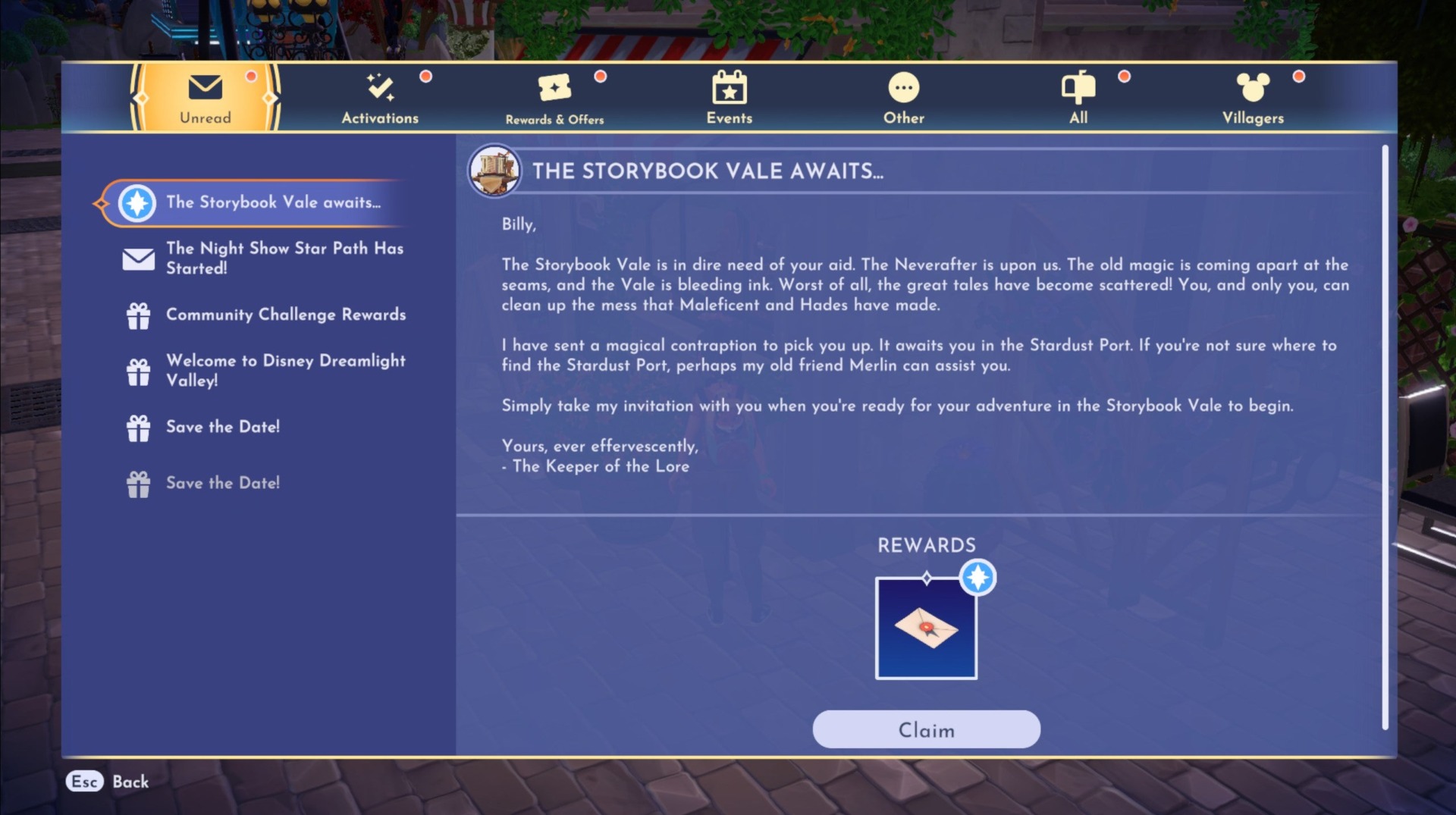The width and height of the screenshot is (1456, 815).
Task: Open the Night Show Star Path message
Action: (x=286, y=258)
